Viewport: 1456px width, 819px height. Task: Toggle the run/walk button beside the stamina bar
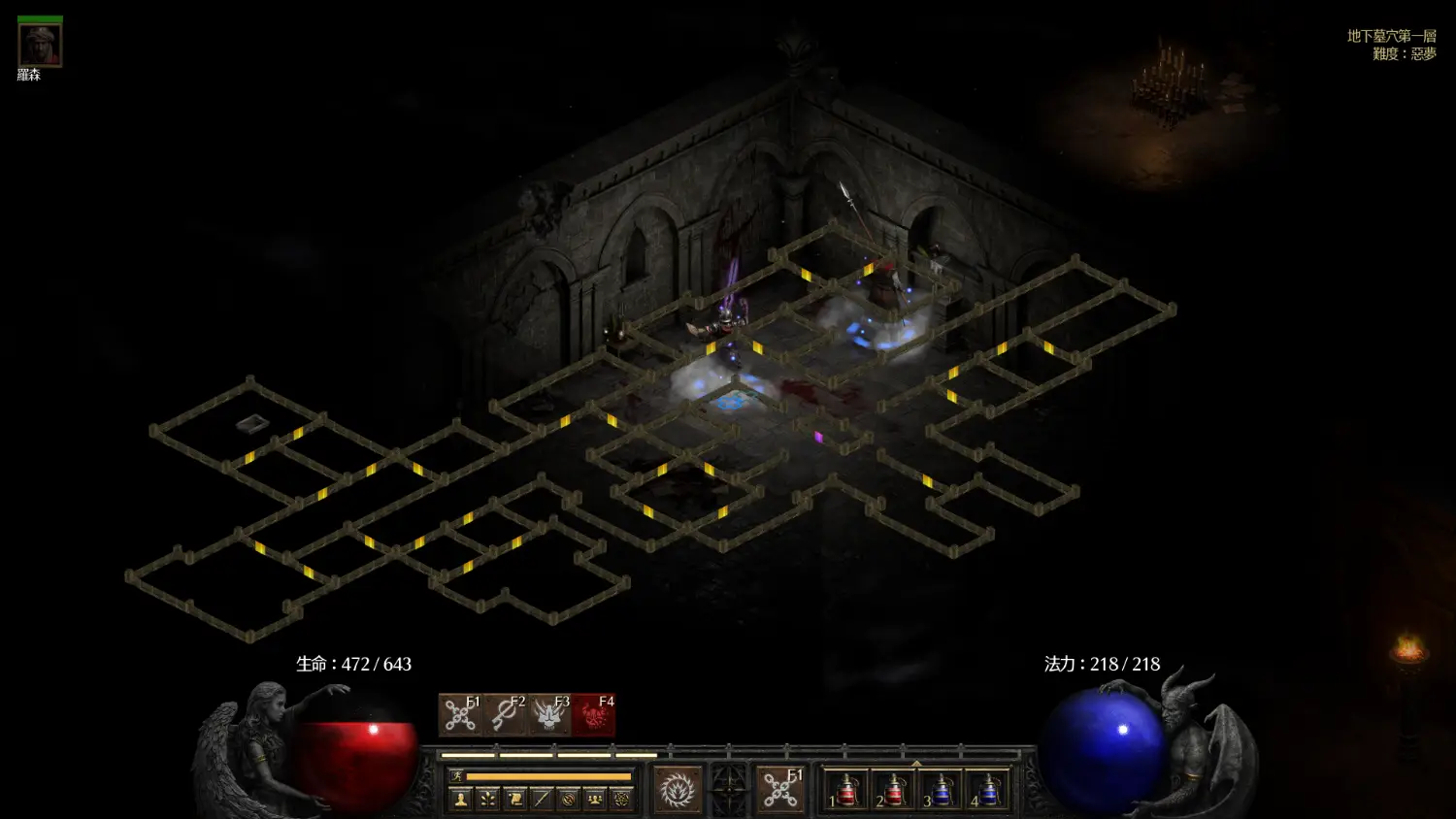tap(456, 776)
